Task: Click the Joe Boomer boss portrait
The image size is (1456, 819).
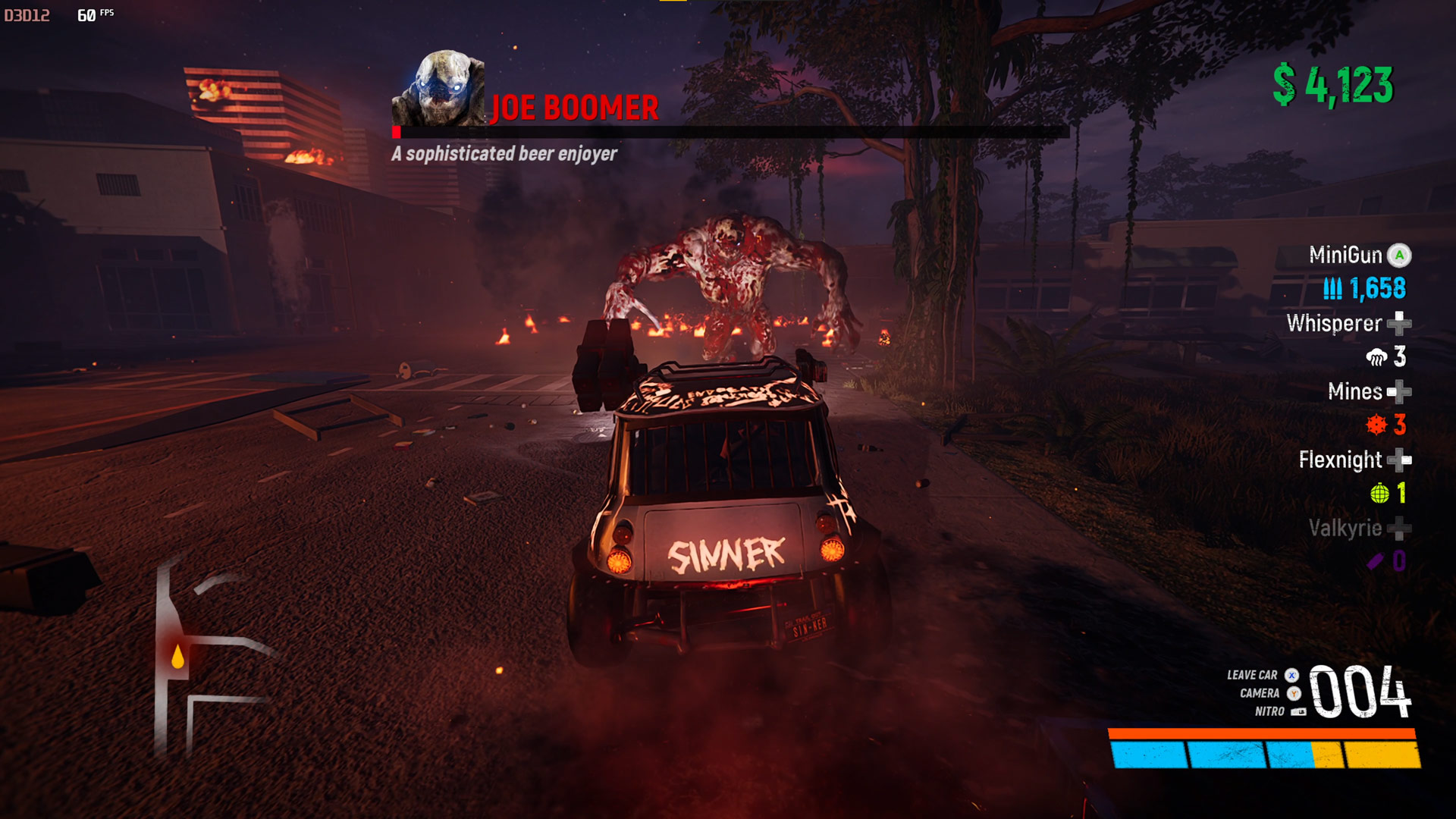Action: 441,89
